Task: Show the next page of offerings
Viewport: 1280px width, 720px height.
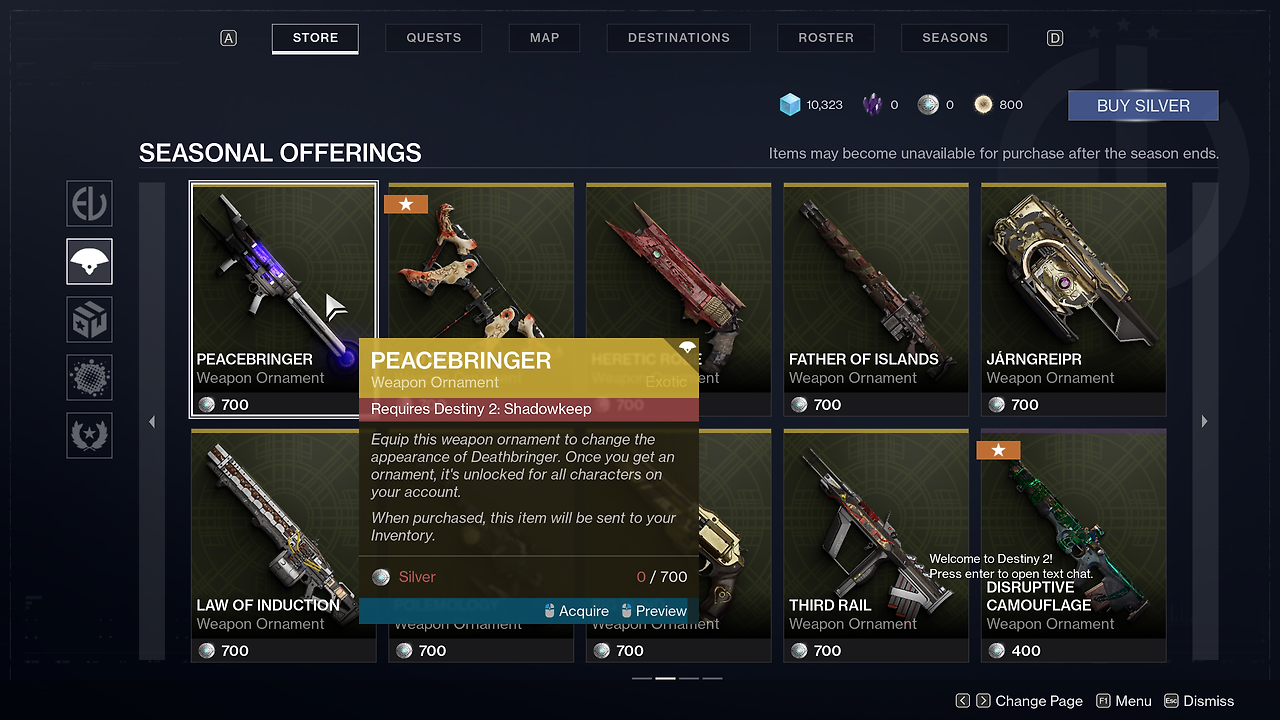Action: (1204, 422)
